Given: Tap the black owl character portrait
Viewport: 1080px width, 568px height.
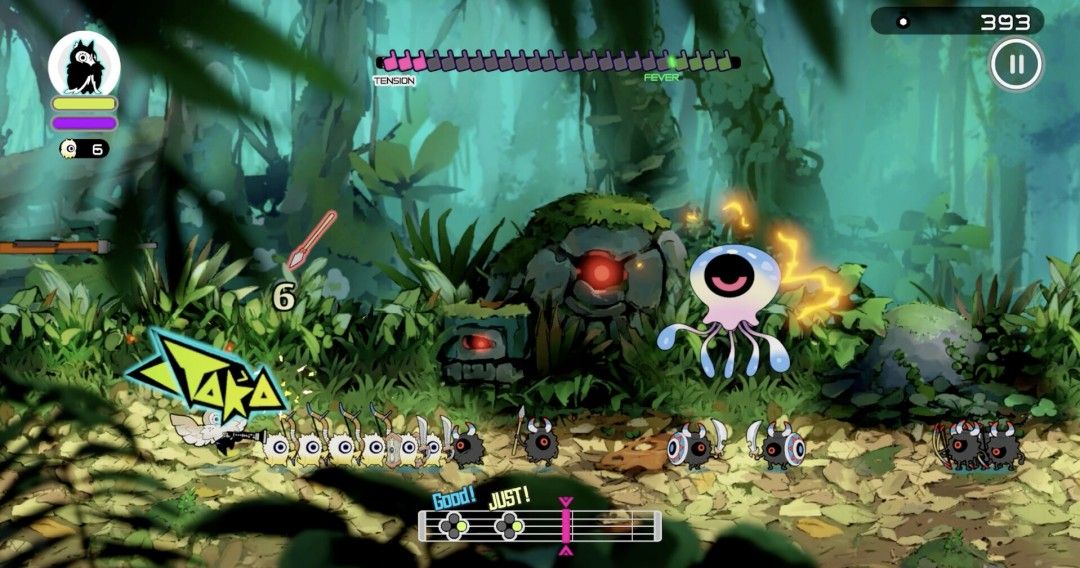Looking at the screenshot, I should coord(84,64).
